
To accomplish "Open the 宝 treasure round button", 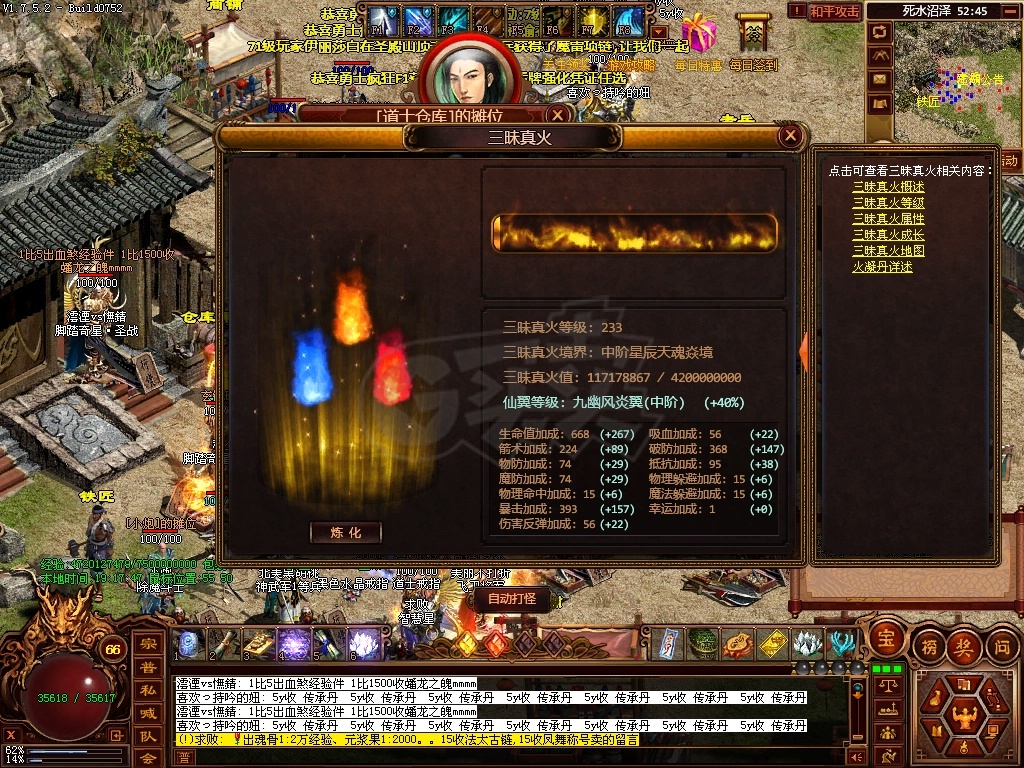I will point(885,636).
